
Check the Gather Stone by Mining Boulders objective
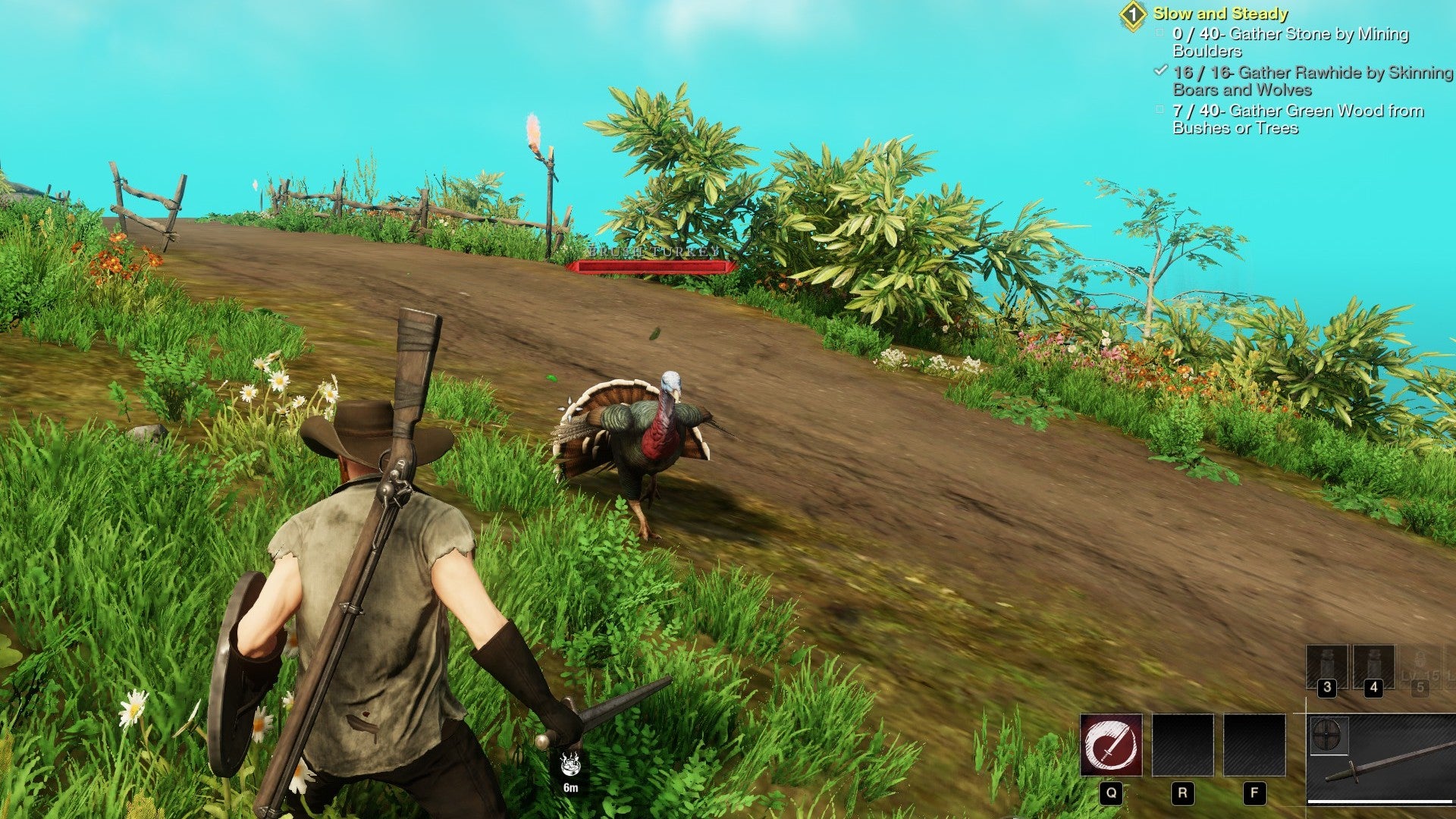(1158, 35)
